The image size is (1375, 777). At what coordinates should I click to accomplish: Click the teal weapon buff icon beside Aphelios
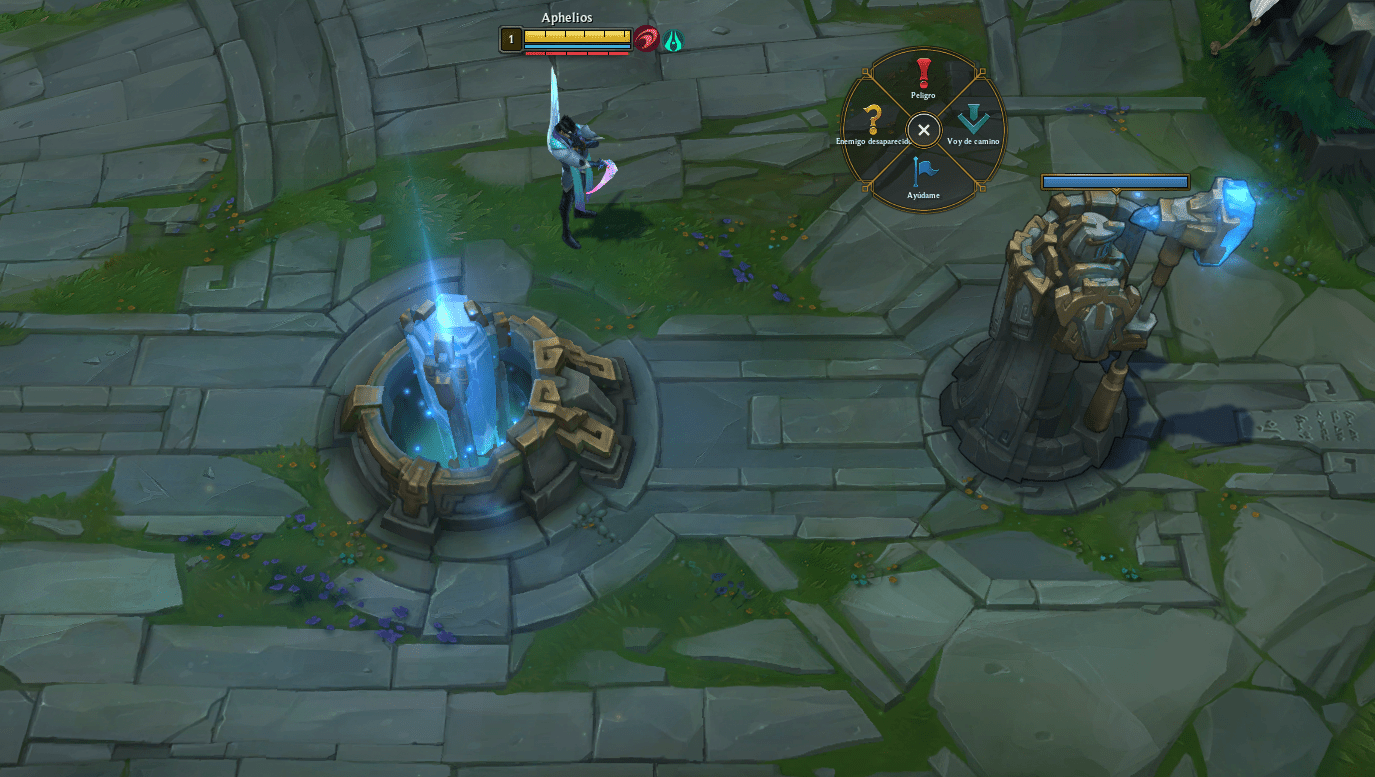(672, 39)
